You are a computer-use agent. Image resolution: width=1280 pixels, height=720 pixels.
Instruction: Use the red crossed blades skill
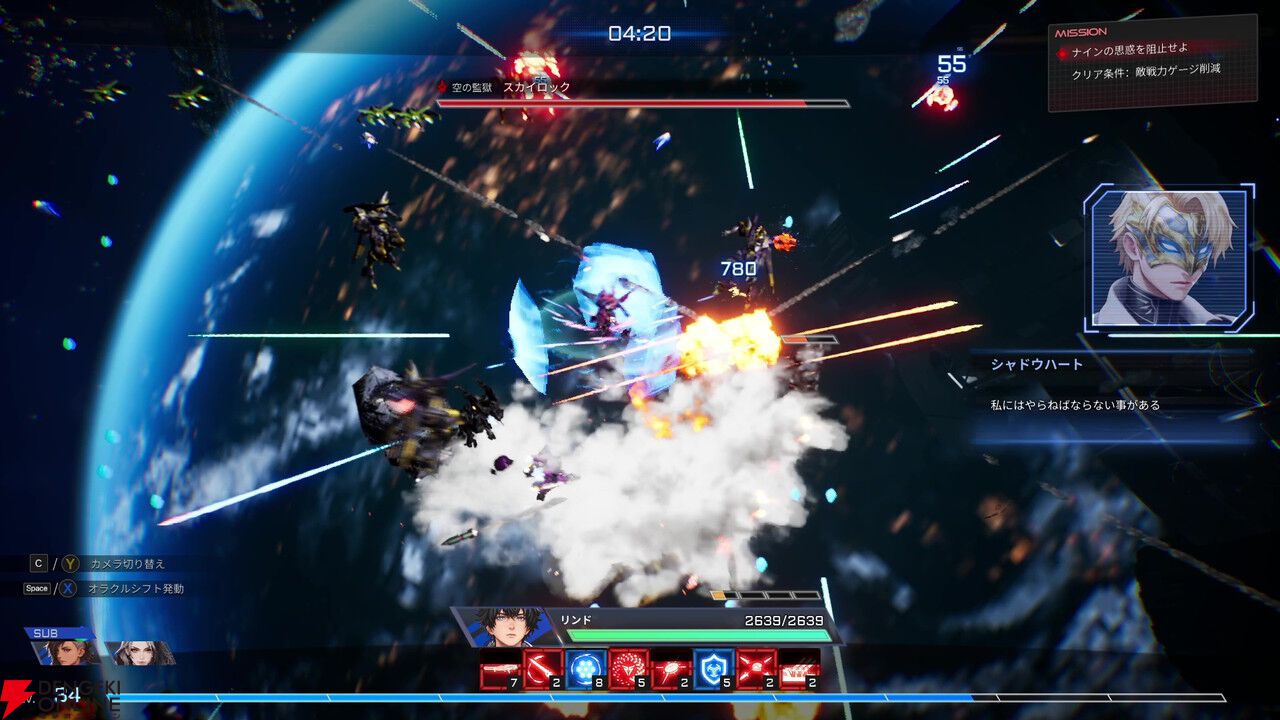[756, 669]
